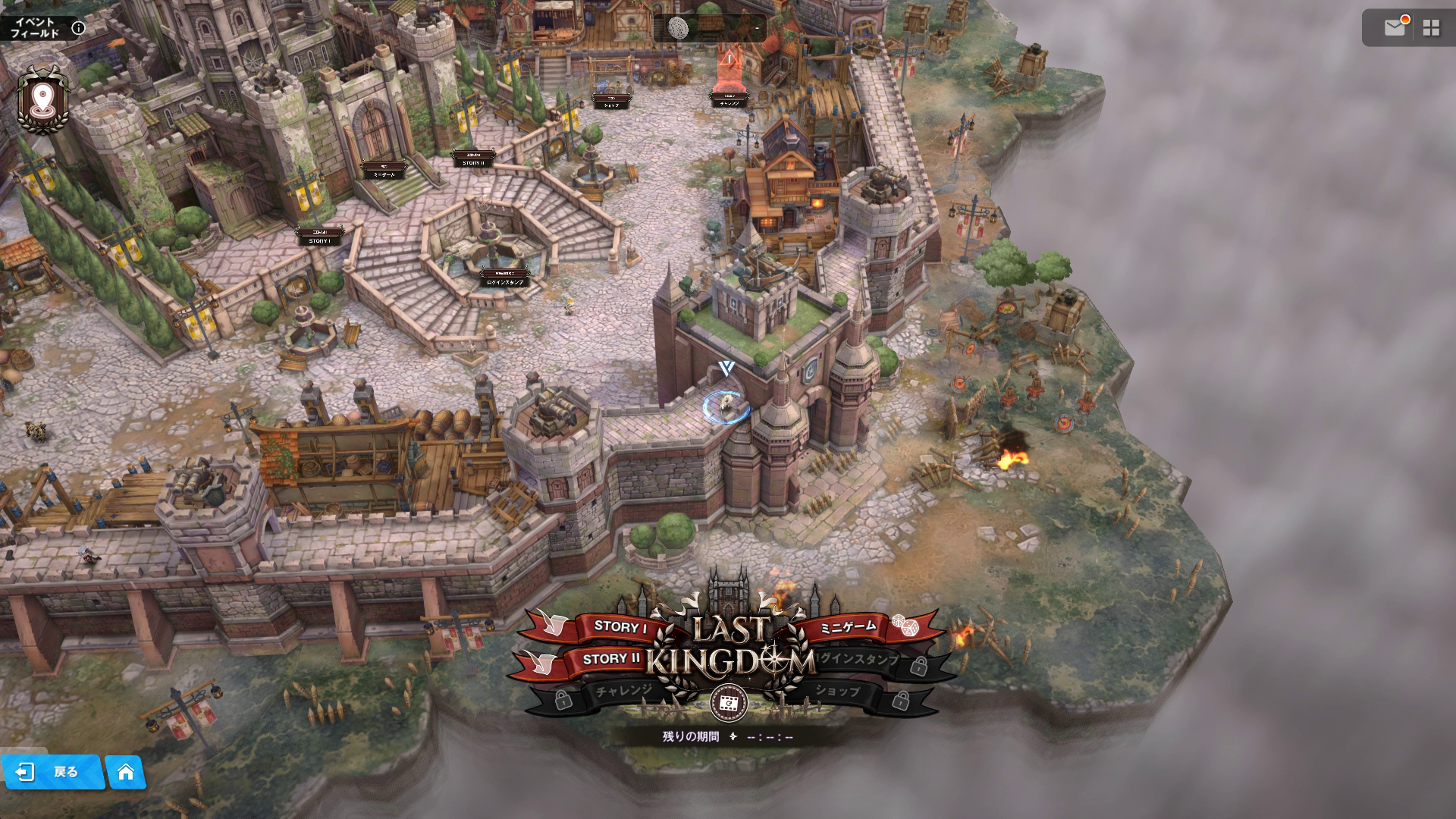Go back with the 戻る button

click(53, 772)
